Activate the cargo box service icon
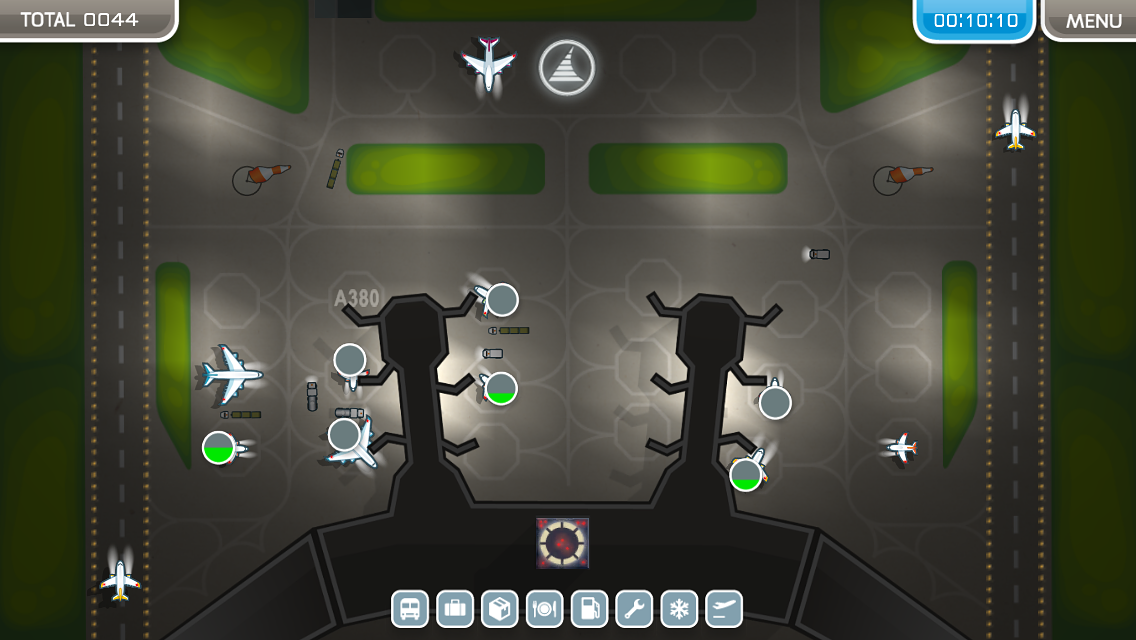Image resolution: width=1136 pixels, height=640 pixels. coord(500,608)
